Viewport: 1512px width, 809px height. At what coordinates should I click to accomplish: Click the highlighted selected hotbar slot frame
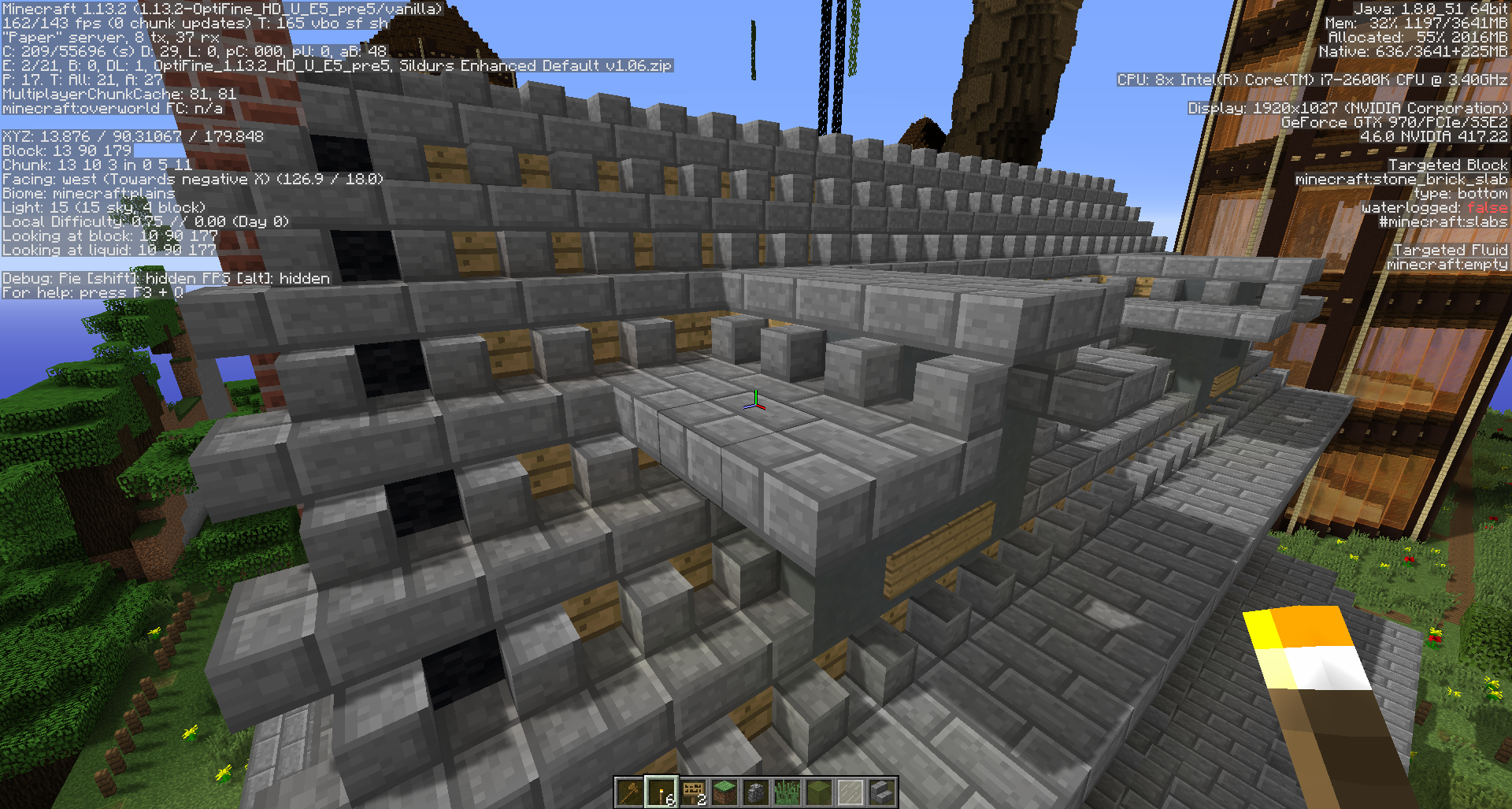pos(661,792)
